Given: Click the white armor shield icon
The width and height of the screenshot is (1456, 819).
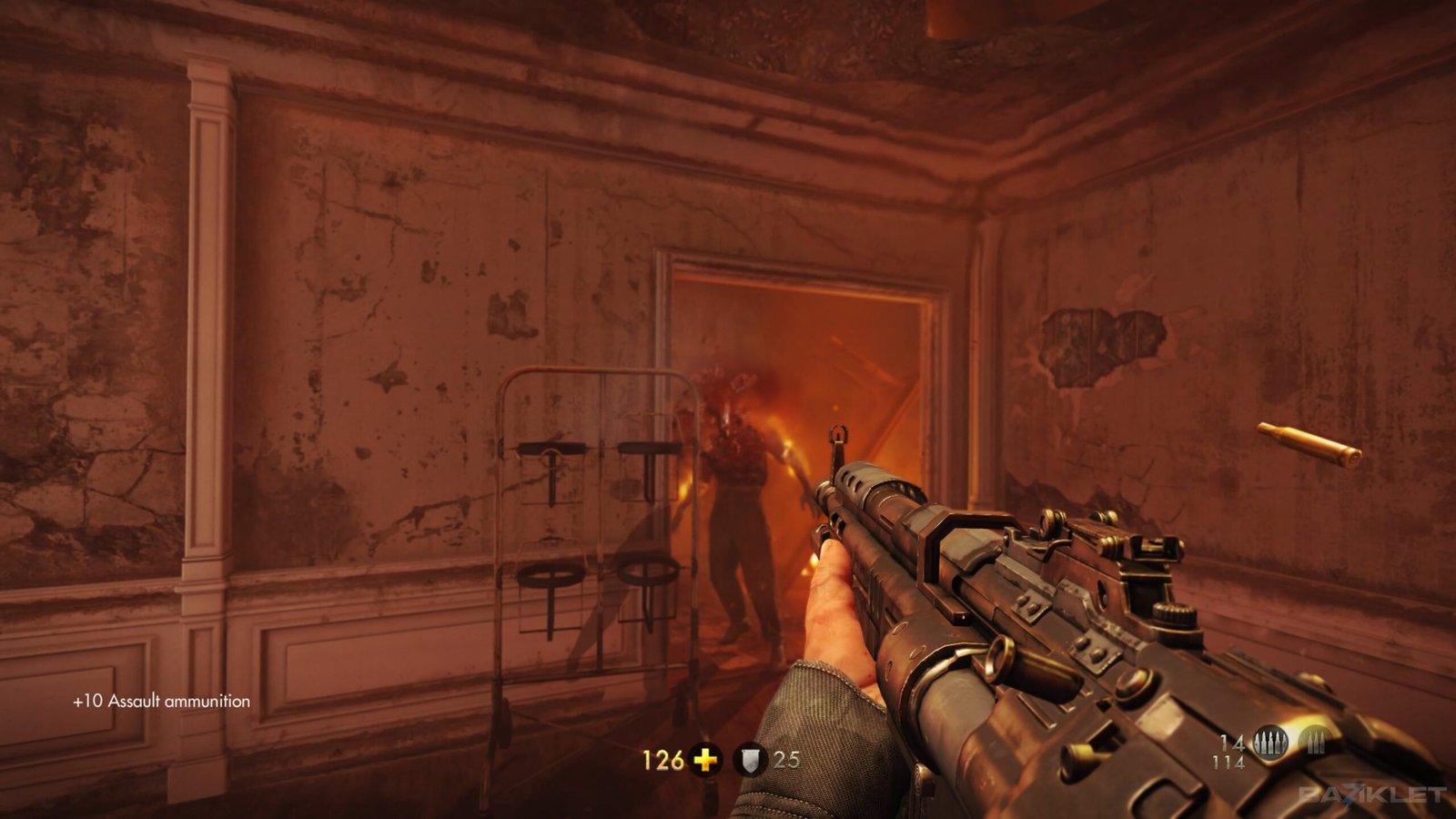Looking at the screenshot, I should click(750, 760).
